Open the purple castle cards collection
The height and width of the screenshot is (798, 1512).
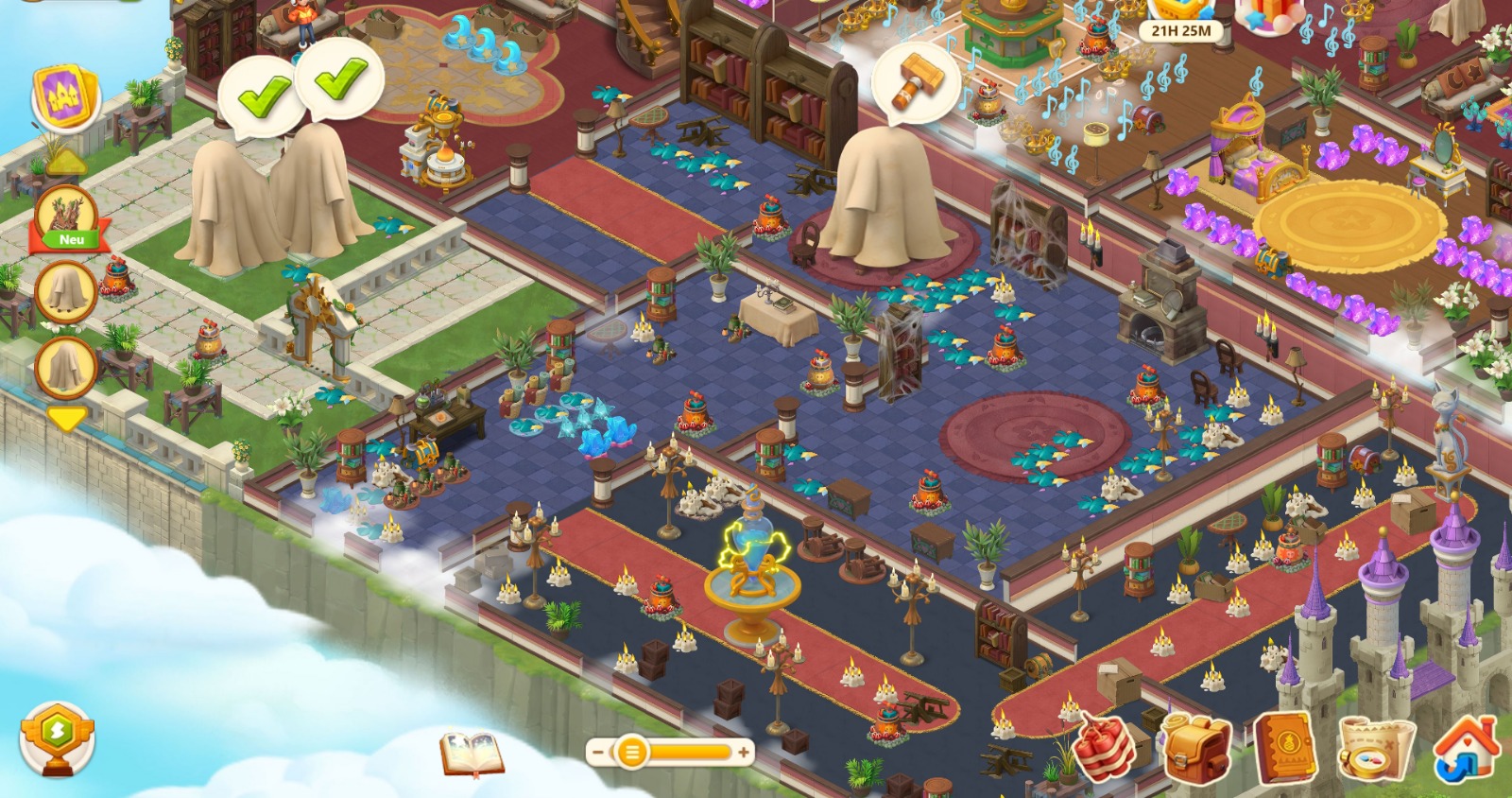(65, 97)
